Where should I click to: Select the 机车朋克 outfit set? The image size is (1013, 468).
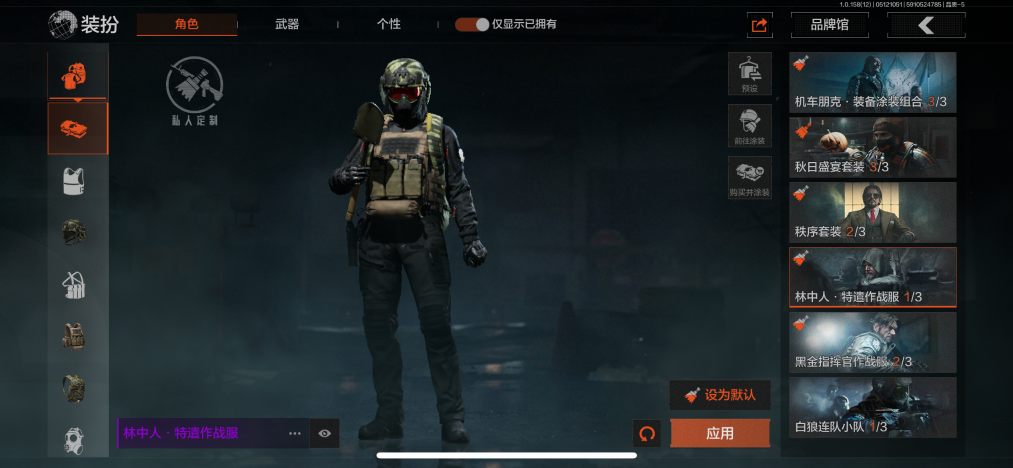[x=872, y=82]
